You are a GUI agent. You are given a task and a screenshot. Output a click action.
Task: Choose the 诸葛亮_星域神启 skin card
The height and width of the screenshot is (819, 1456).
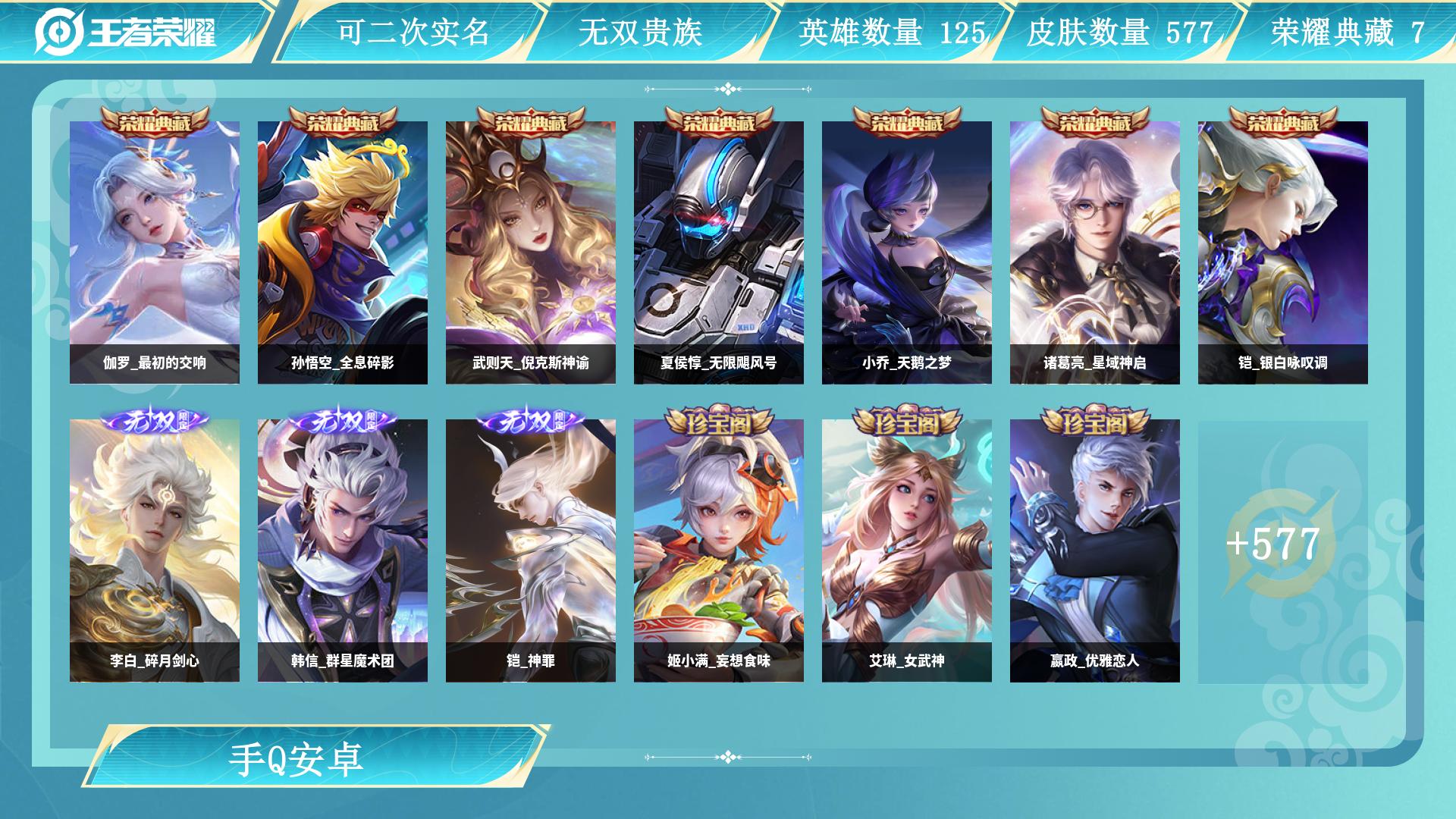[x=1095, y=252]
